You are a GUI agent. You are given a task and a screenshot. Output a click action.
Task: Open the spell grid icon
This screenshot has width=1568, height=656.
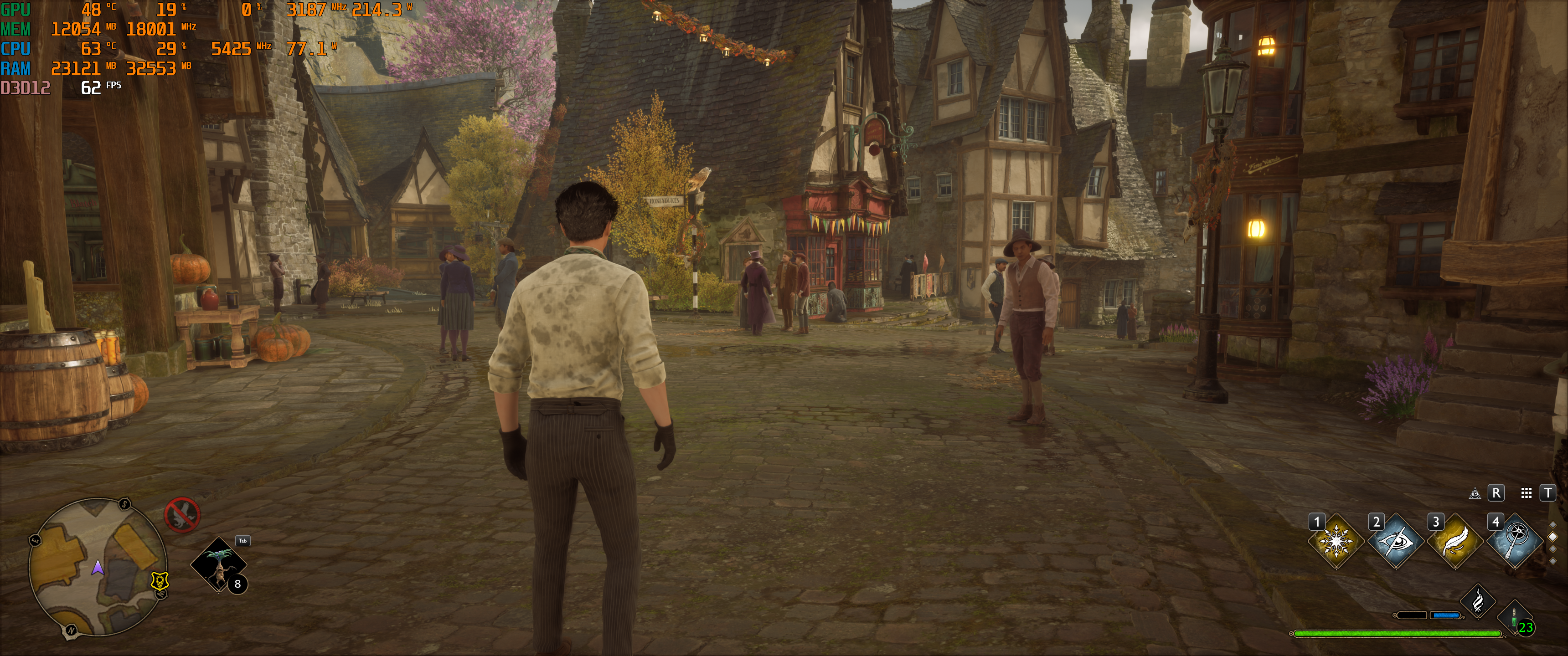tap(1526, 493)
